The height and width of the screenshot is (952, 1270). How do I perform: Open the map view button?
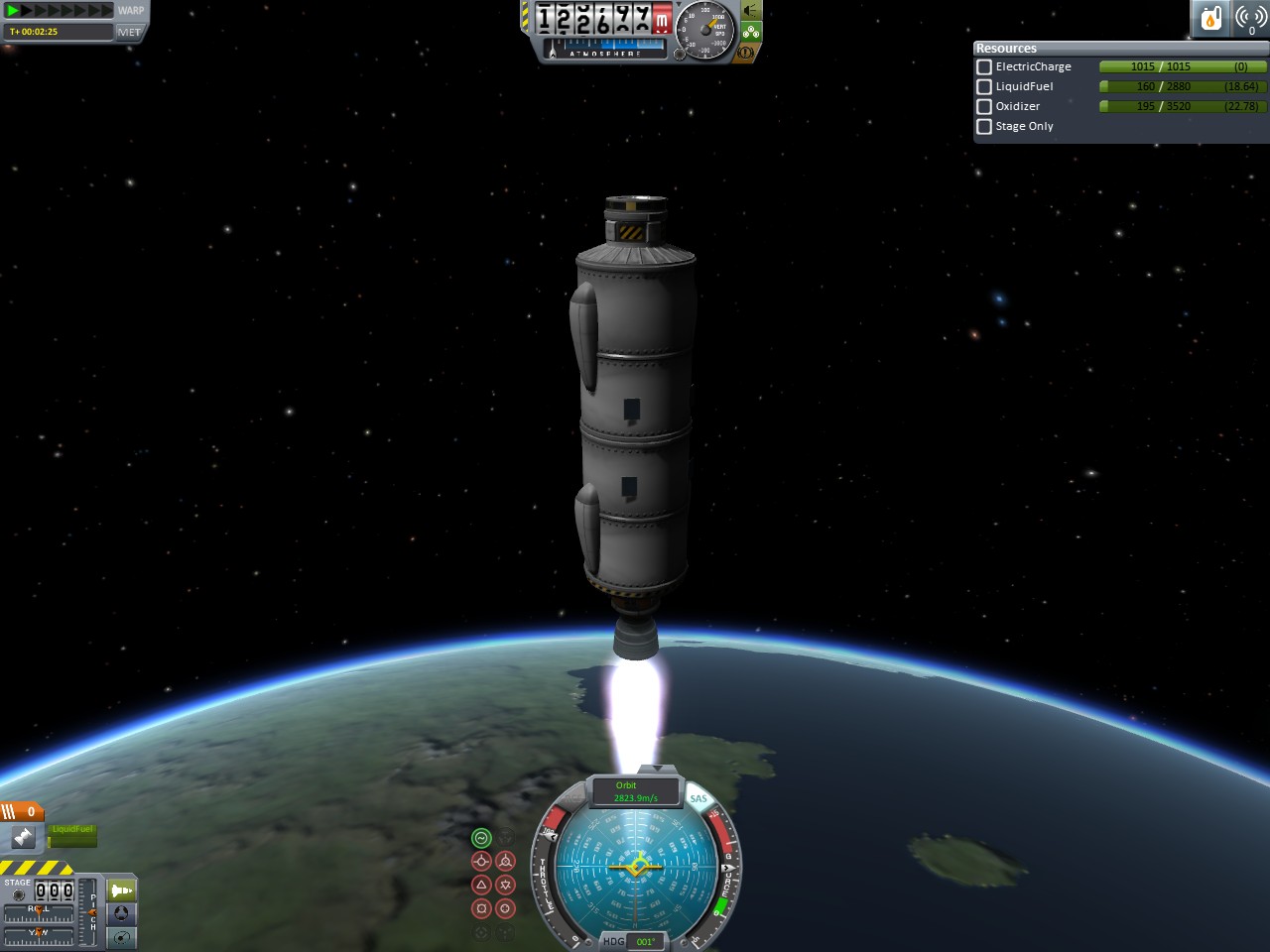tap(122, 937)
